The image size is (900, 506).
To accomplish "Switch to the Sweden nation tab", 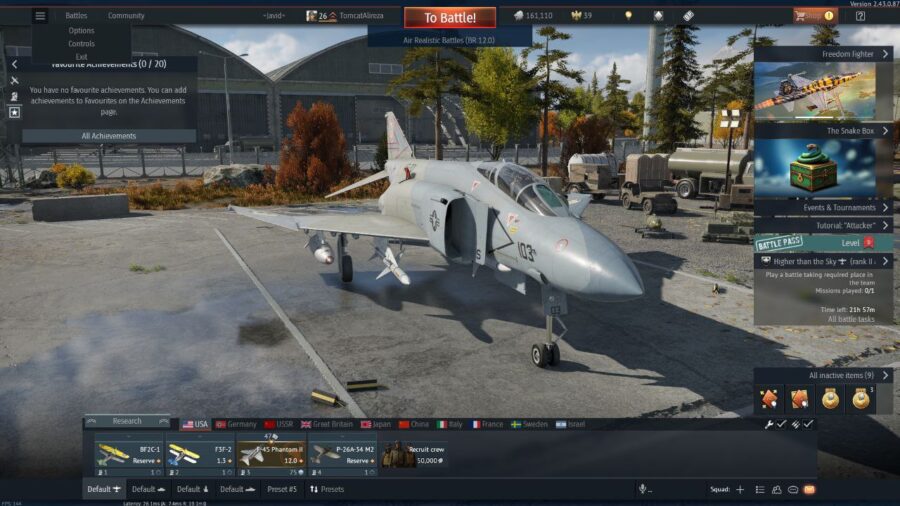I will click(x=529, y=424).
